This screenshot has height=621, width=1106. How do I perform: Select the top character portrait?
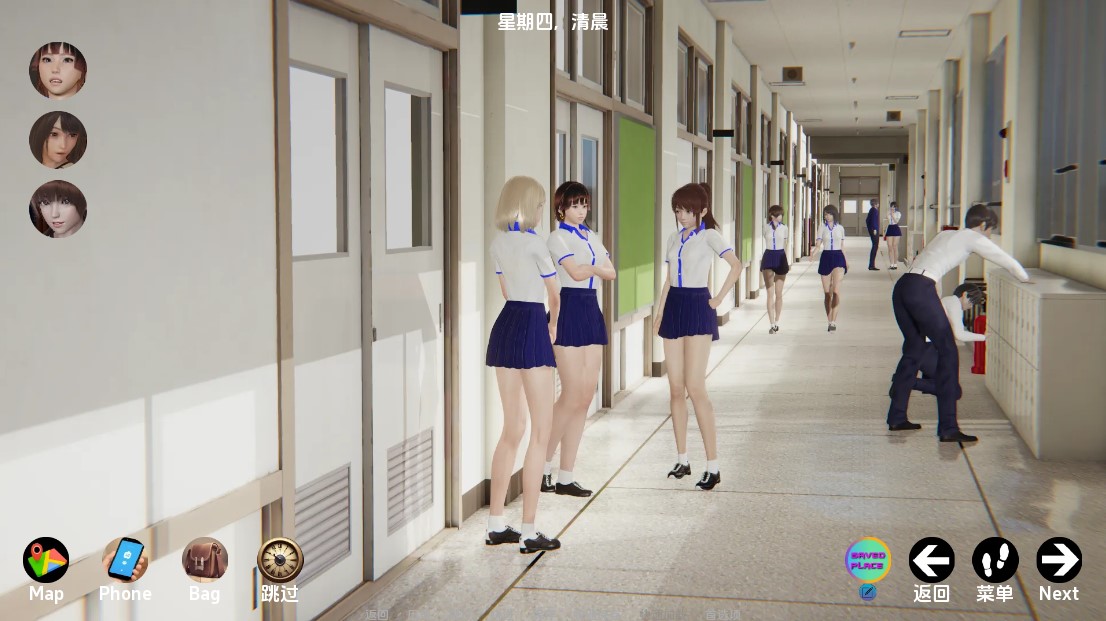coord(58,70)
